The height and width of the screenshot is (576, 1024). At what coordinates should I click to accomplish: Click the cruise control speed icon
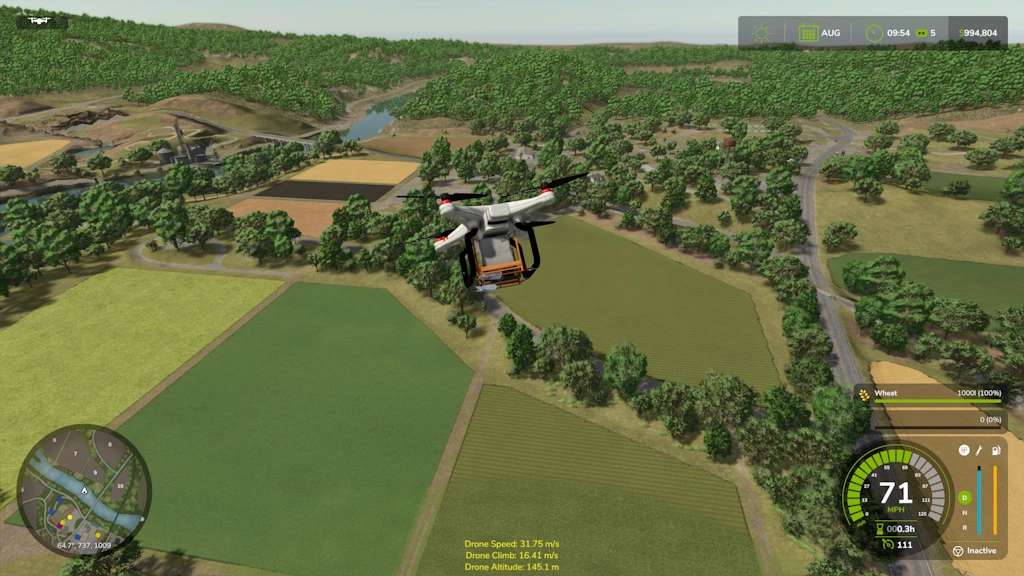tap(886, 545)
